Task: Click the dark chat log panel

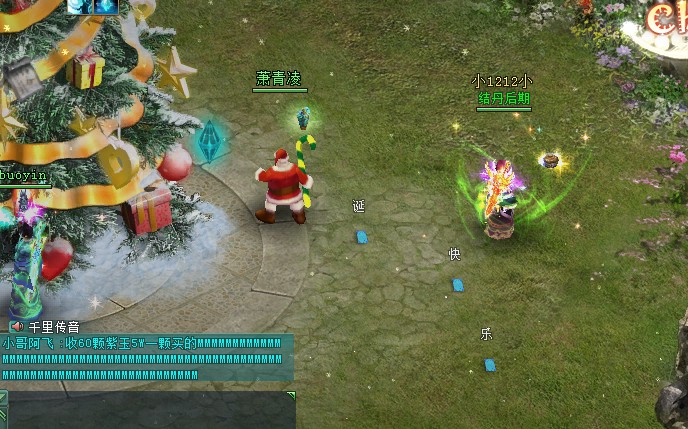Action: coord(150,411)
